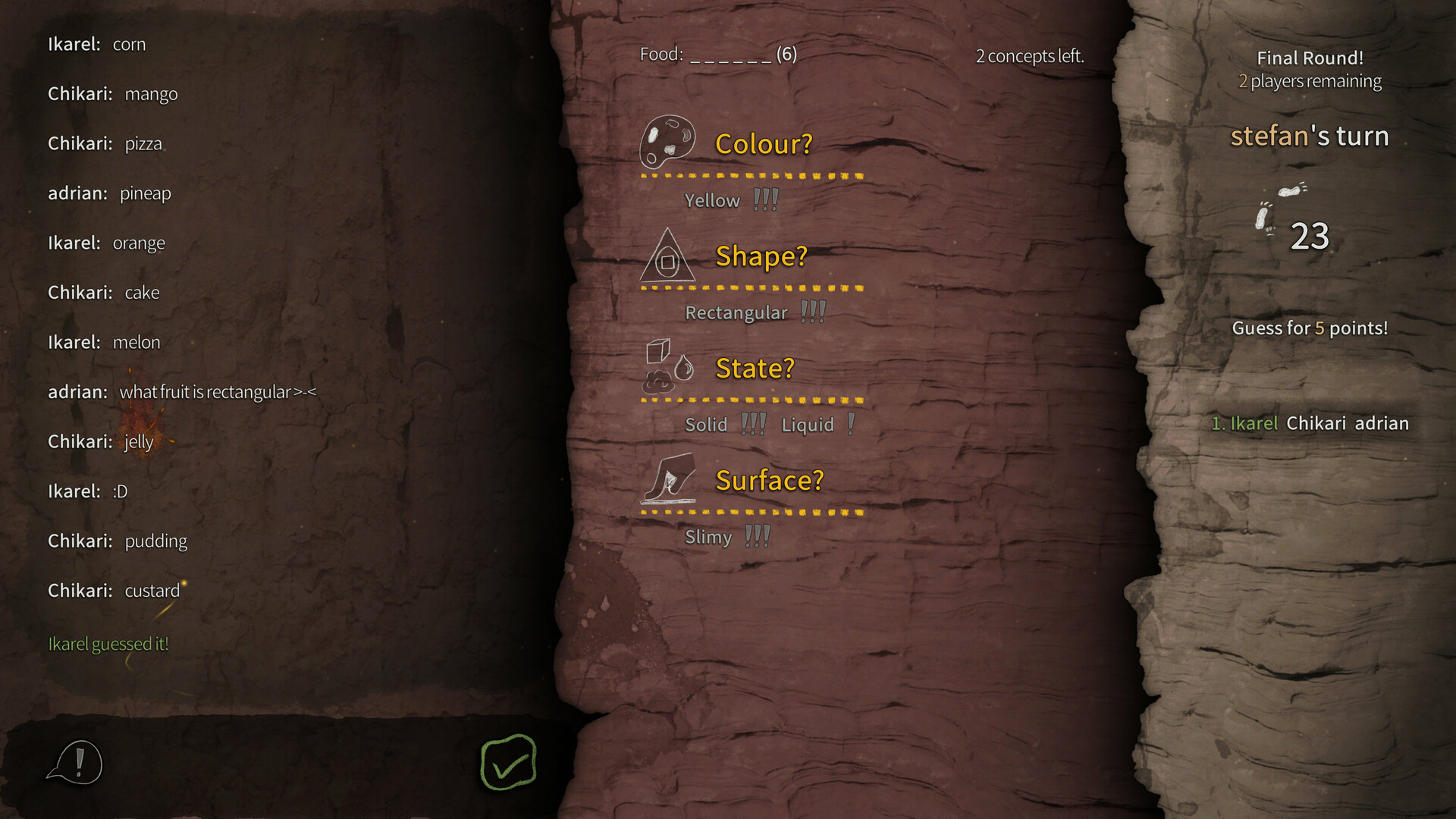Toggle the single ! marker beside Liquid

[x=850, y=423]
